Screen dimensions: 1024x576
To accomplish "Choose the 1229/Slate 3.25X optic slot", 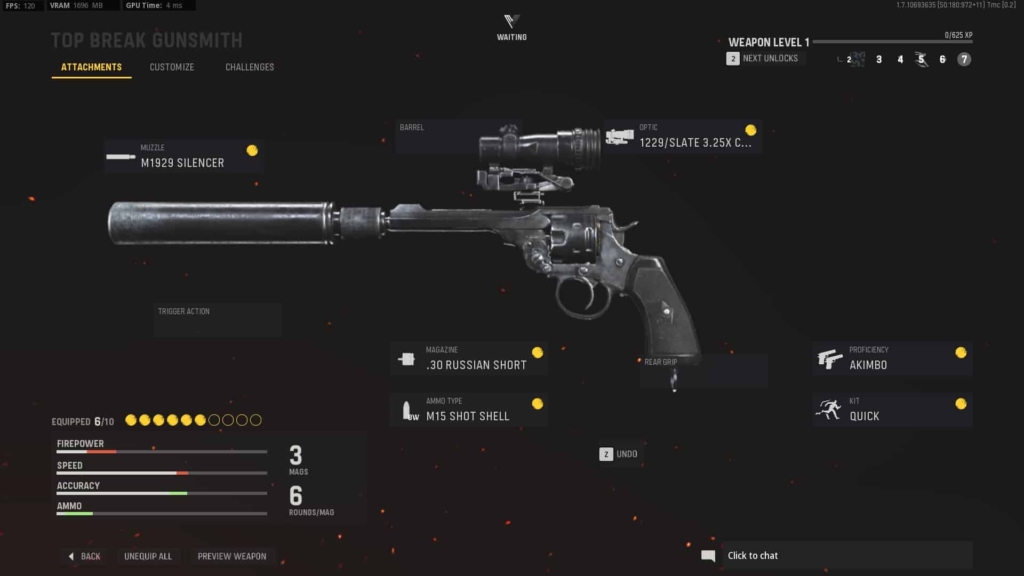I will pyautogui.click(x=683, y=137).
